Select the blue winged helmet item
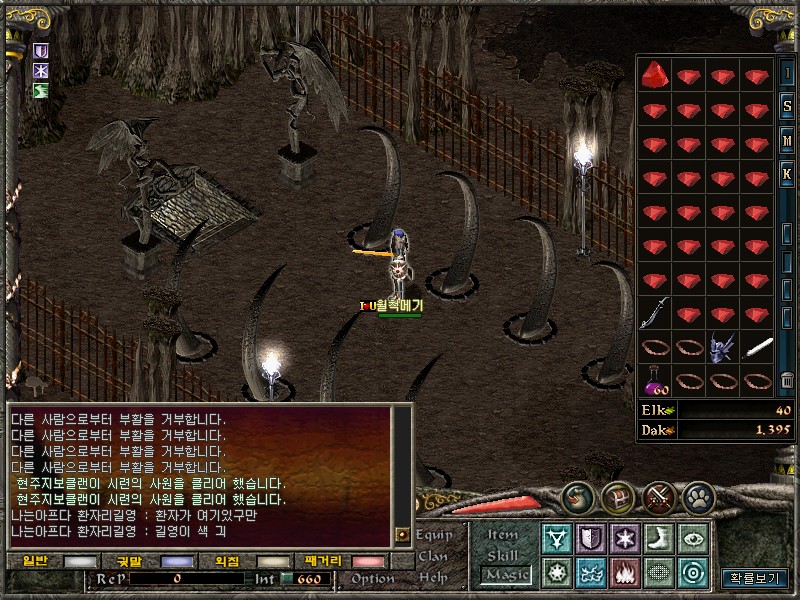800x600 pixels. coord(723,347)
